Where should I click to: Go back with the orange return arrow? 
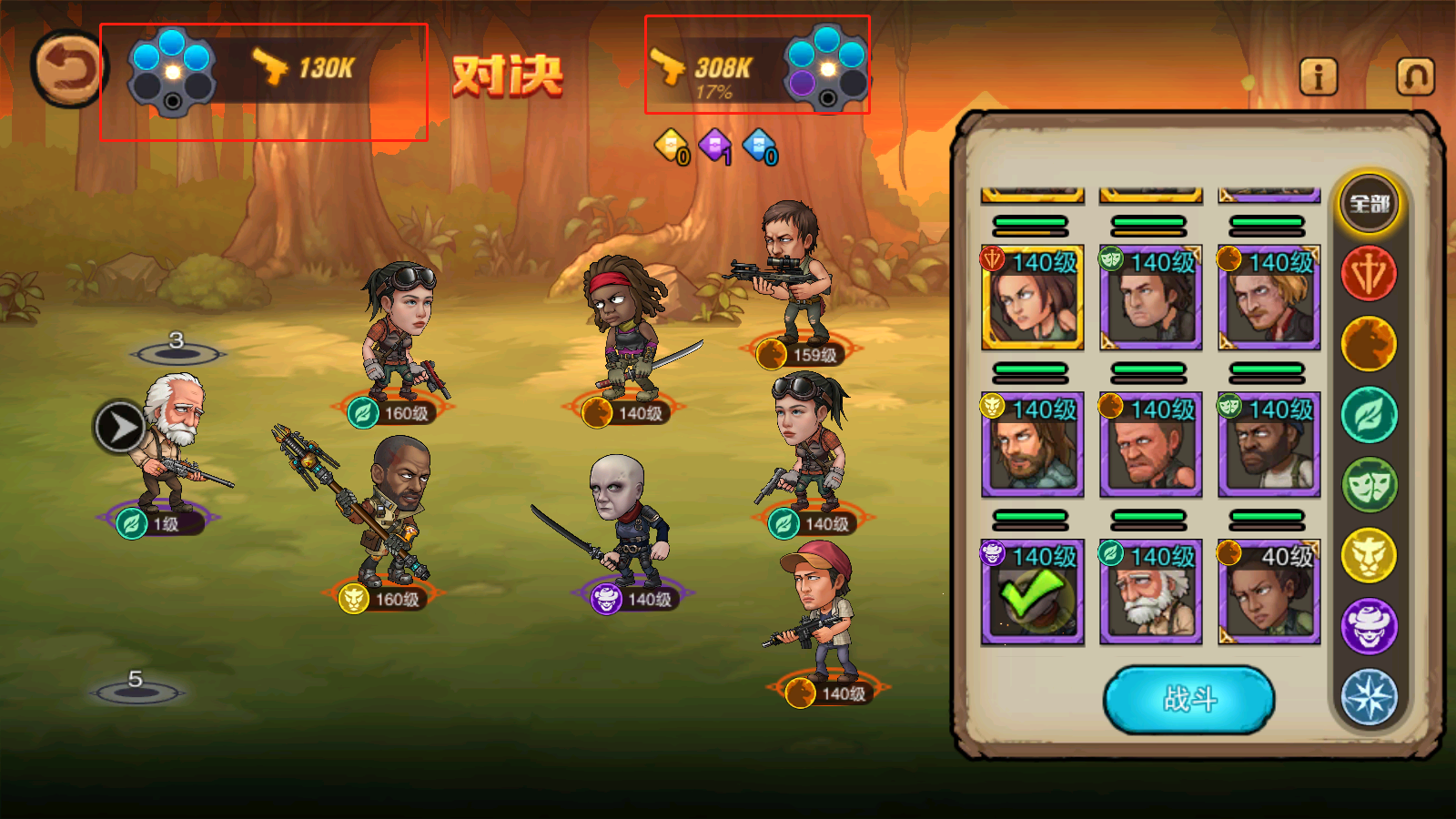68,69
